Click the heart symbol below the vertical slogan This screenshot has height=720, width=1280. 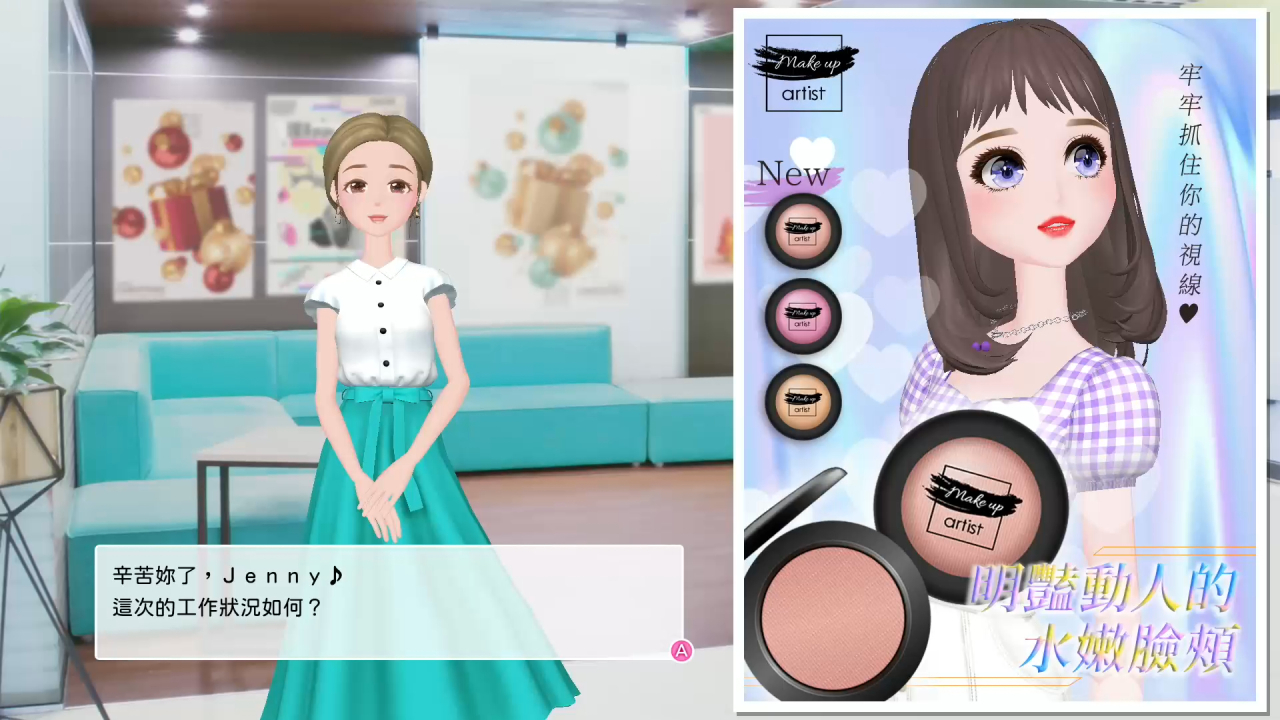[x=1186, y=312]
